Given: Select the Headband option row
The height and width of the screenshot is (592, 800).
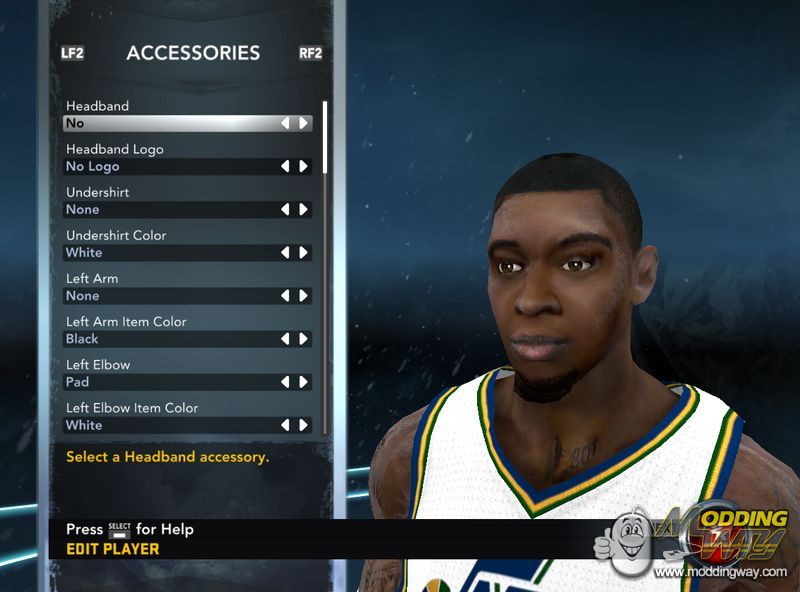Looking at the screenshot, I should [170, 124].
